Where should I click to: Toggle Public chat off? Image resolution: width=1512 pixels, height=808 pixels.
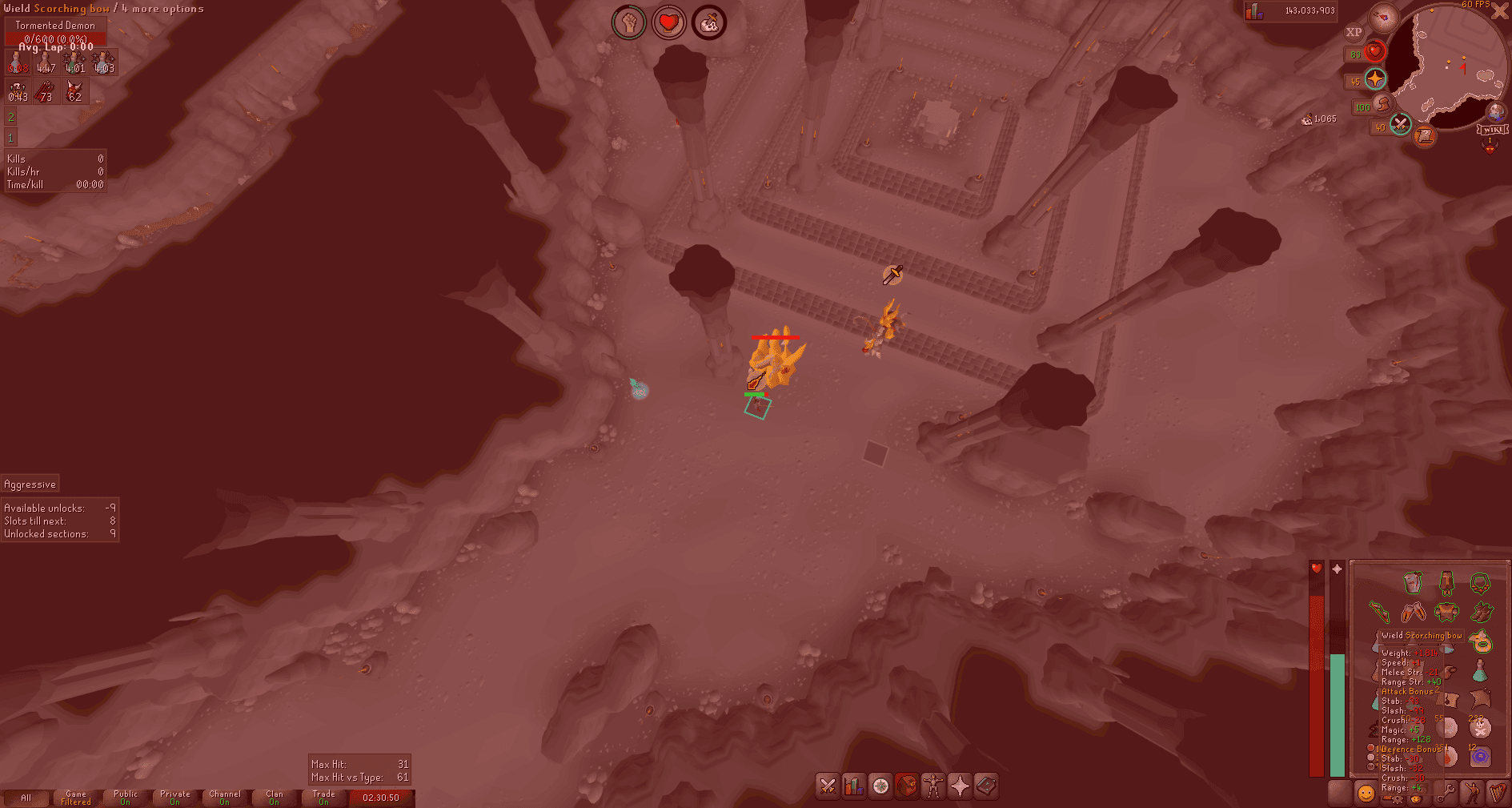click(125, 798)
